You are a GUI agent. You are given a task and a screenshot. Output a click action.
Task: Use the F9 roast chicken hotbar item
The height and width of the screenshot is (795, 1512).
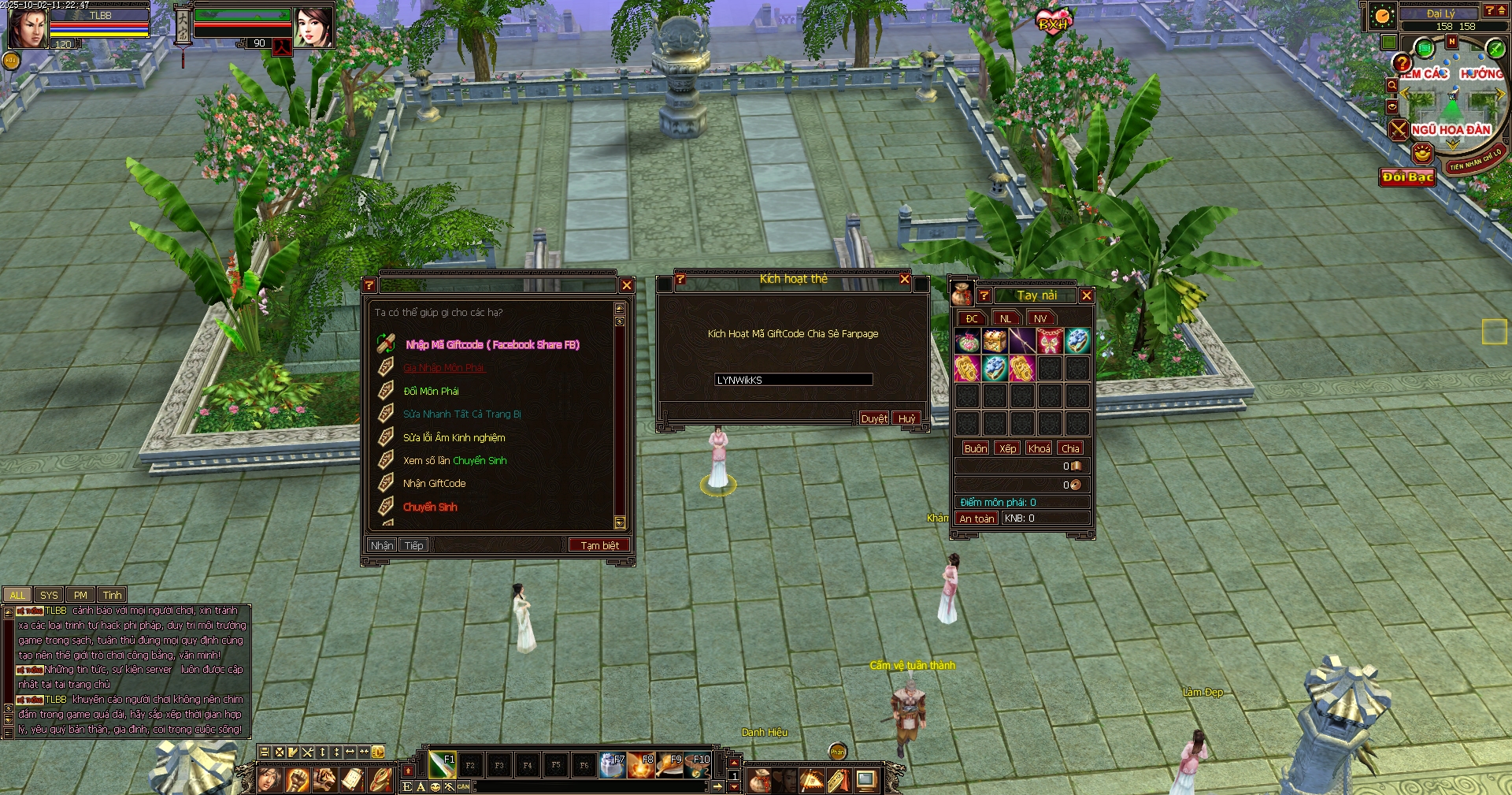click(x=669, y=765)
